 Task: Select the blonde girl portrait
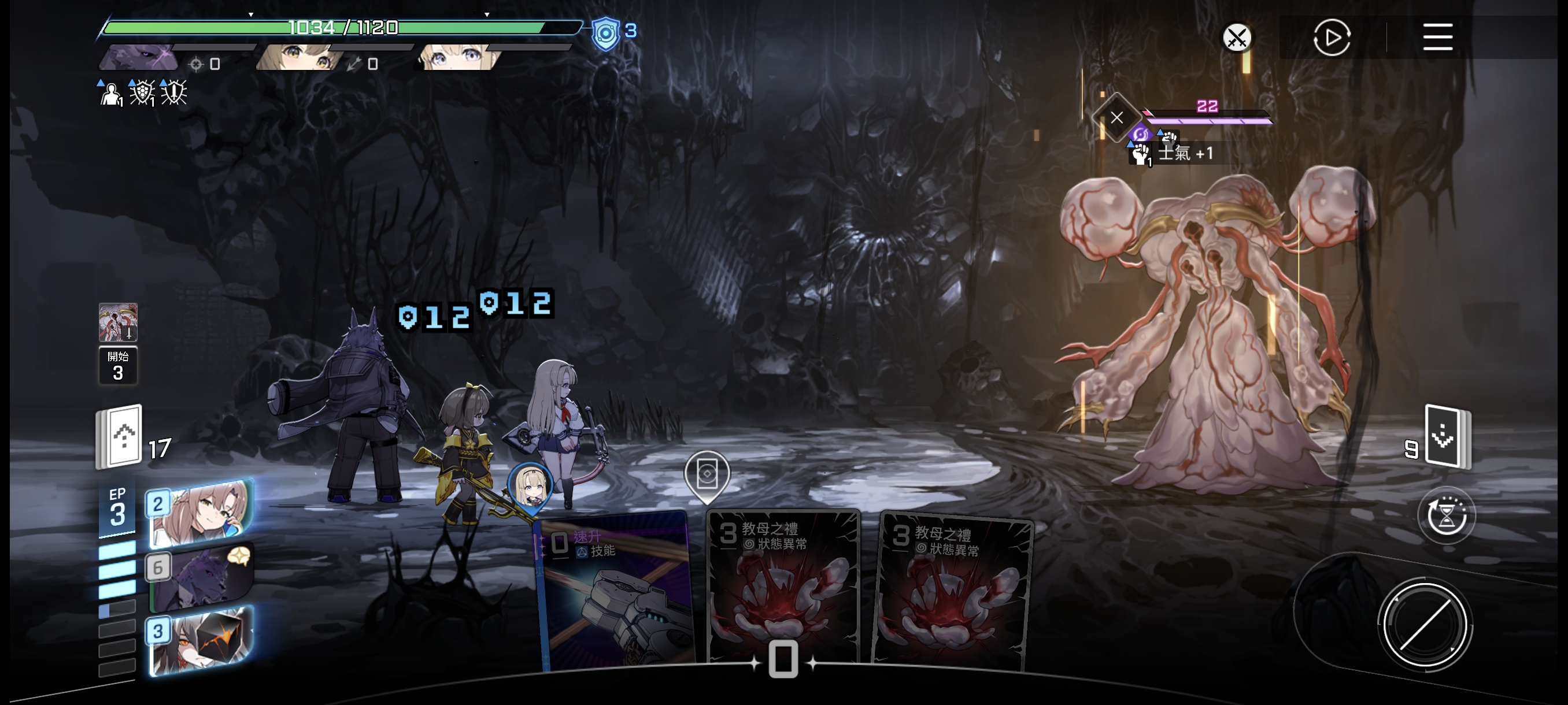point(458,58)
